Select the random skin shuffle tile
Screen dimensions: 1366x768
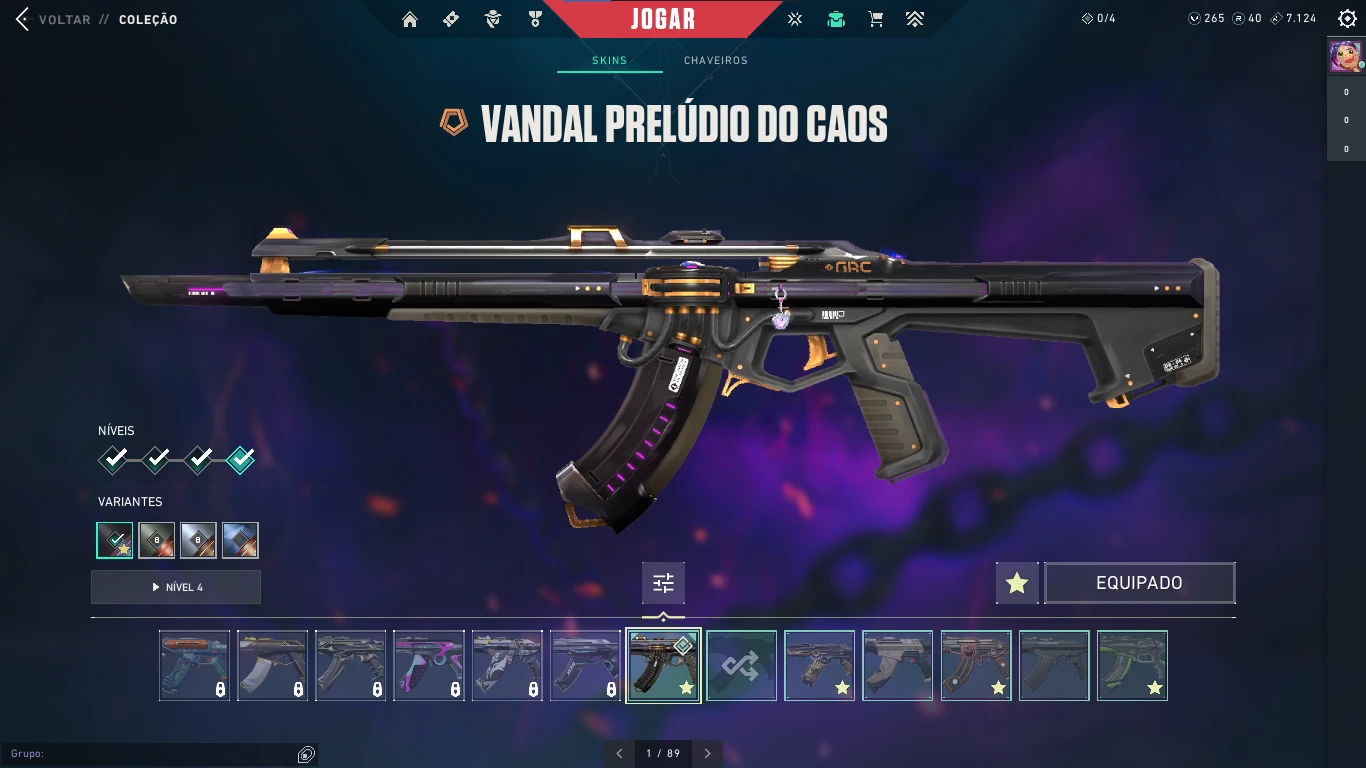point(741,665)
